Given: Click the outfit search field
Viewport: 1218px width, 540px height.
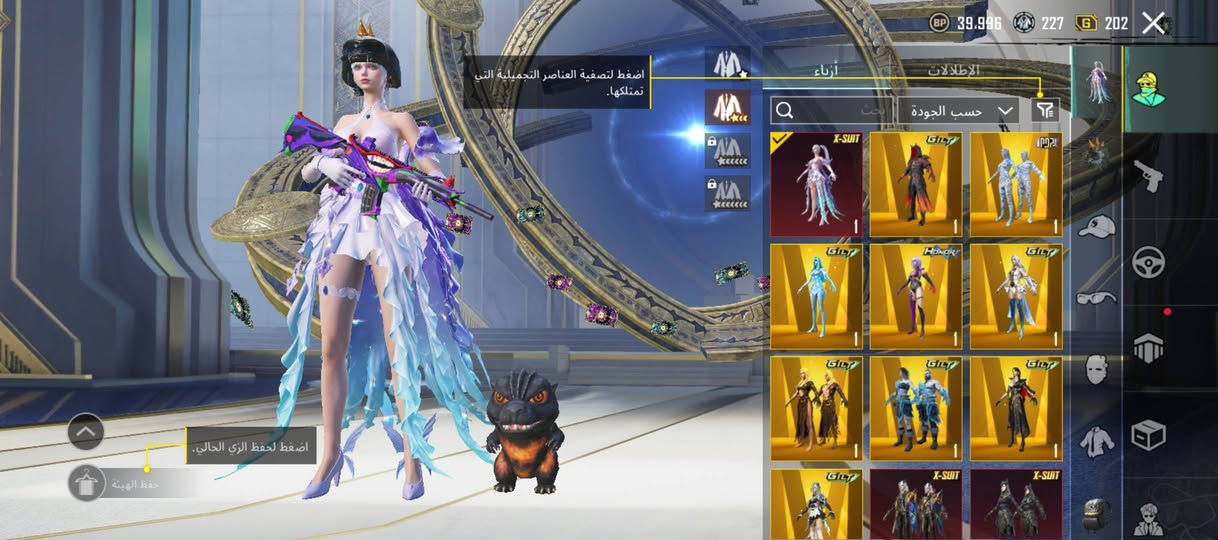Looking at the screenshot, I should [832, 110].
